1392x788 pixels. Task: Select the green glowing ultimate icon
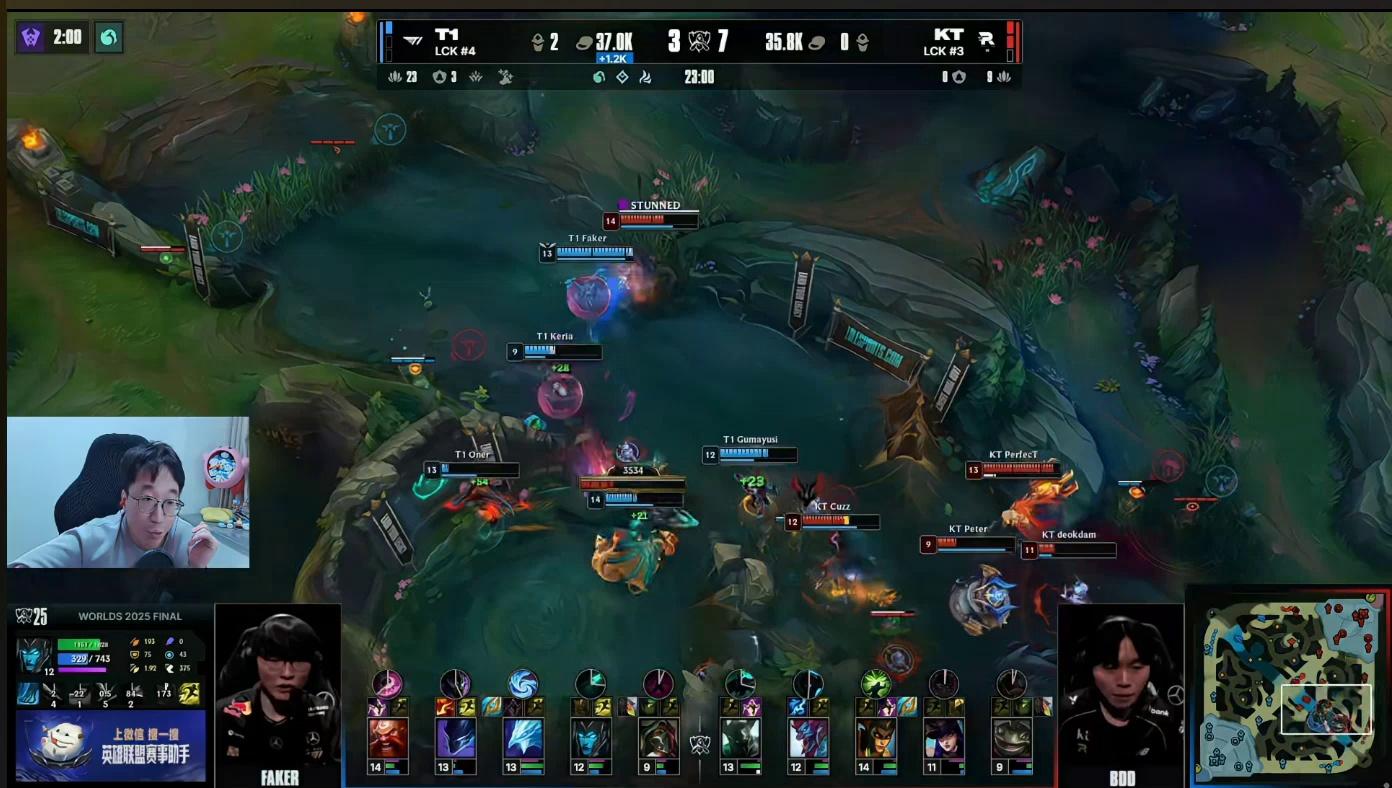click(x=875, y=684)
